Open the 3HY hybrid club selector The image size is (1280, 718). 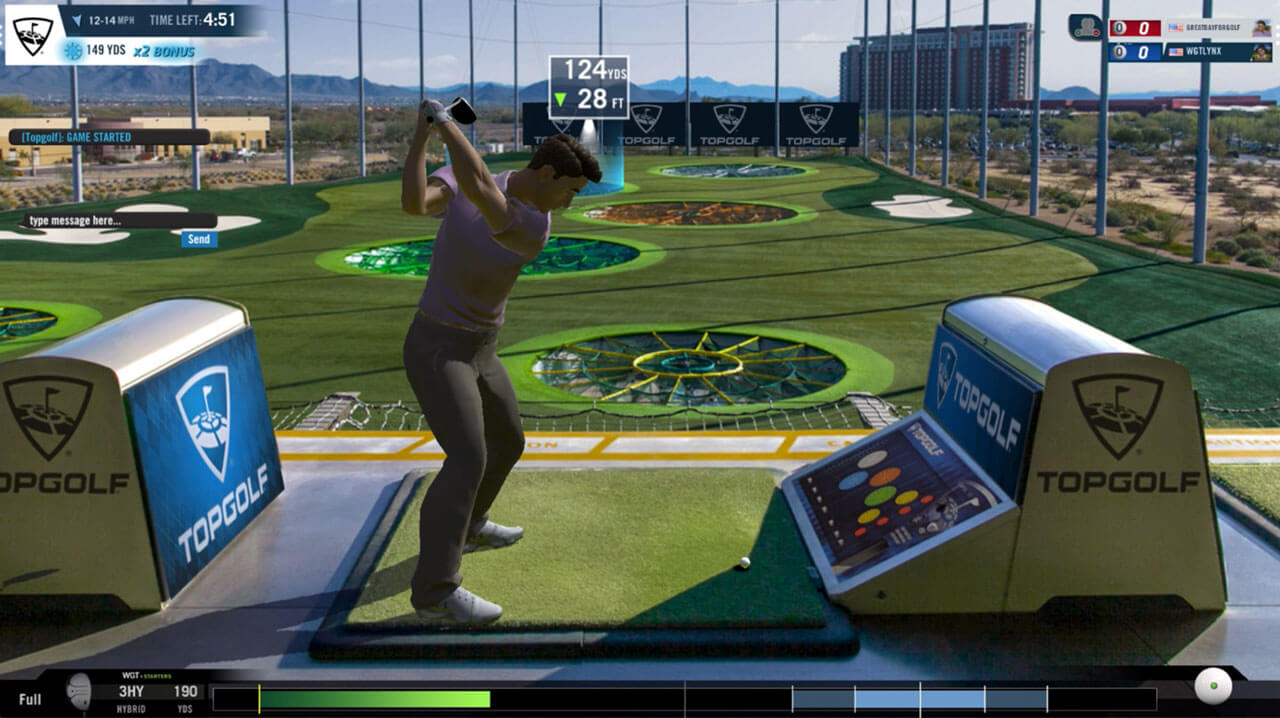(131, 691)
